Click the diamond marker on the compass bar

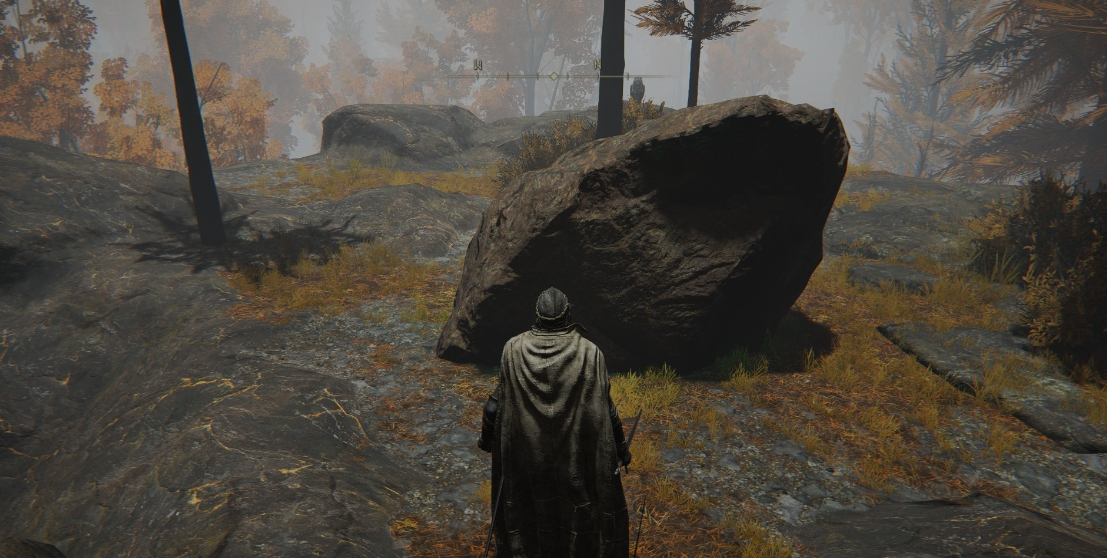[553, 76]
